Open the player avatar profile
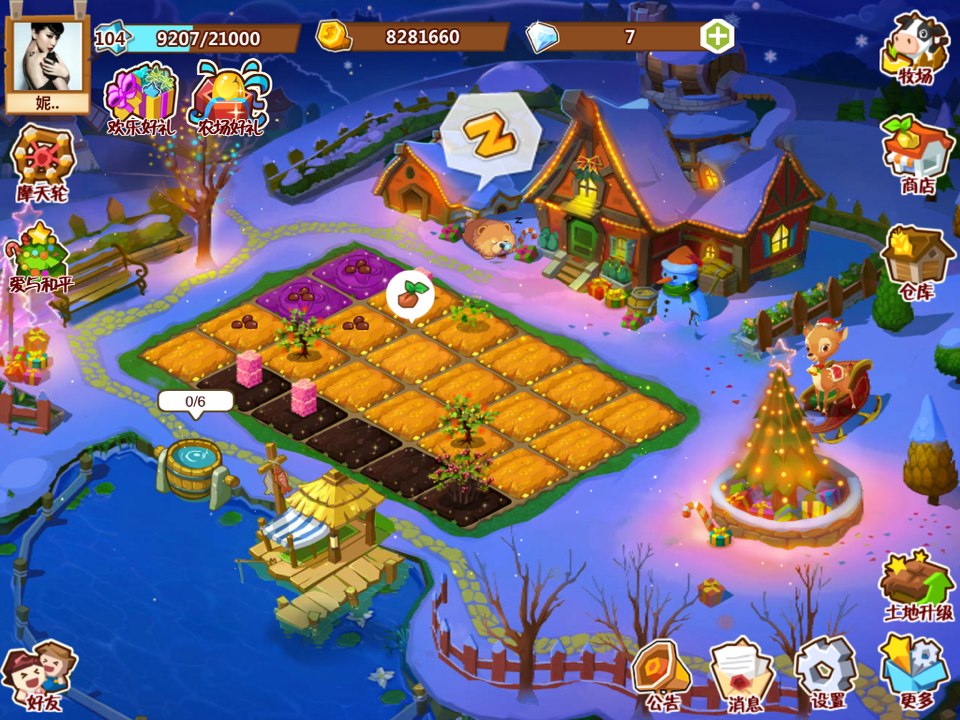The width and height of the screenshot is (960, 720). click(47, 55)
